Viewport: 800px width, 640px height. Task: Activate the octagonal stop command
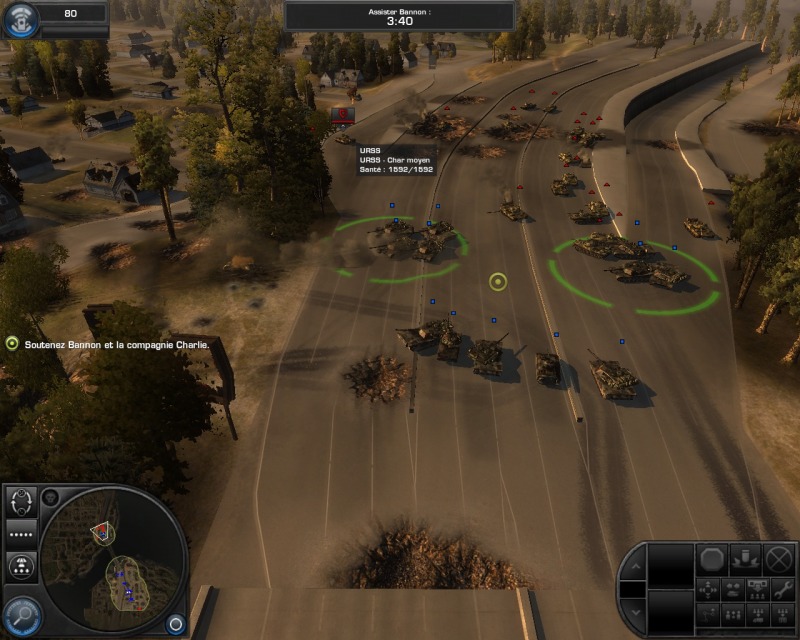coord(712,559)
